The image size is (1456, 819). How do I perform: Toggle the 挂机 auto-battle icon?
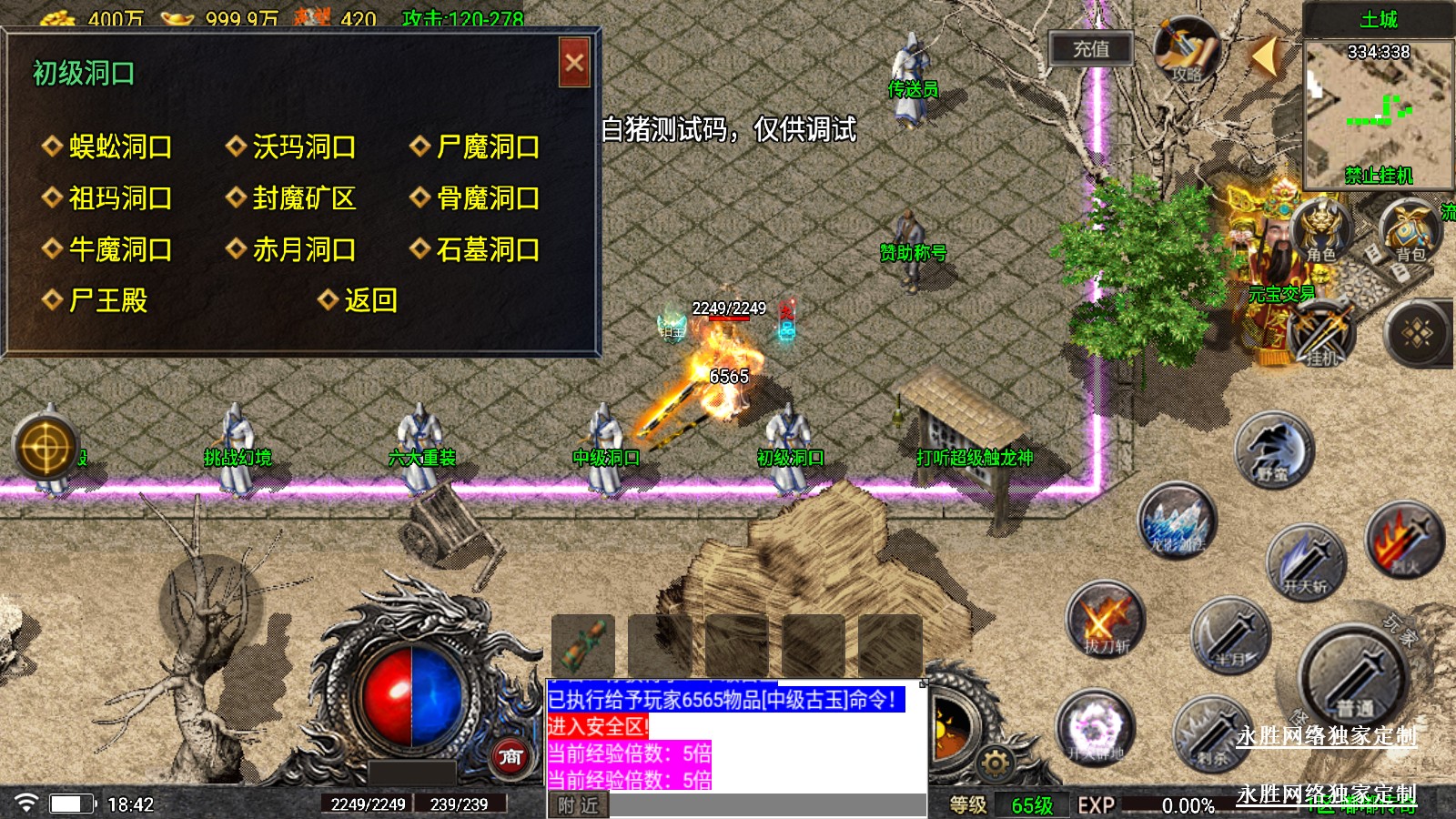pyautogui.click(x=1320, y=334)
